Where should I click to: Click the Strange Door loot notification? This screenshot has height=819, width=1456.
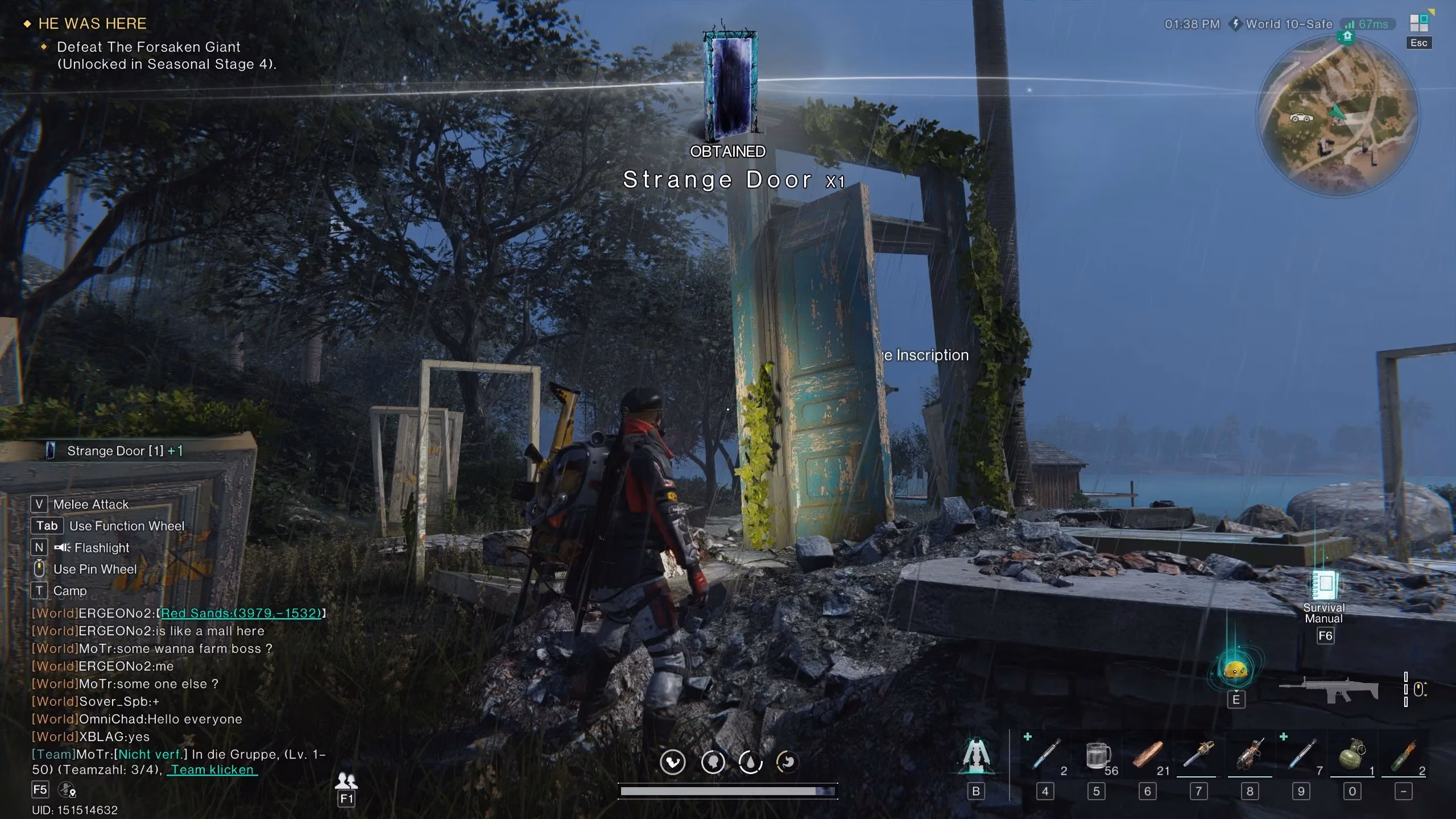tap(114, 451)
